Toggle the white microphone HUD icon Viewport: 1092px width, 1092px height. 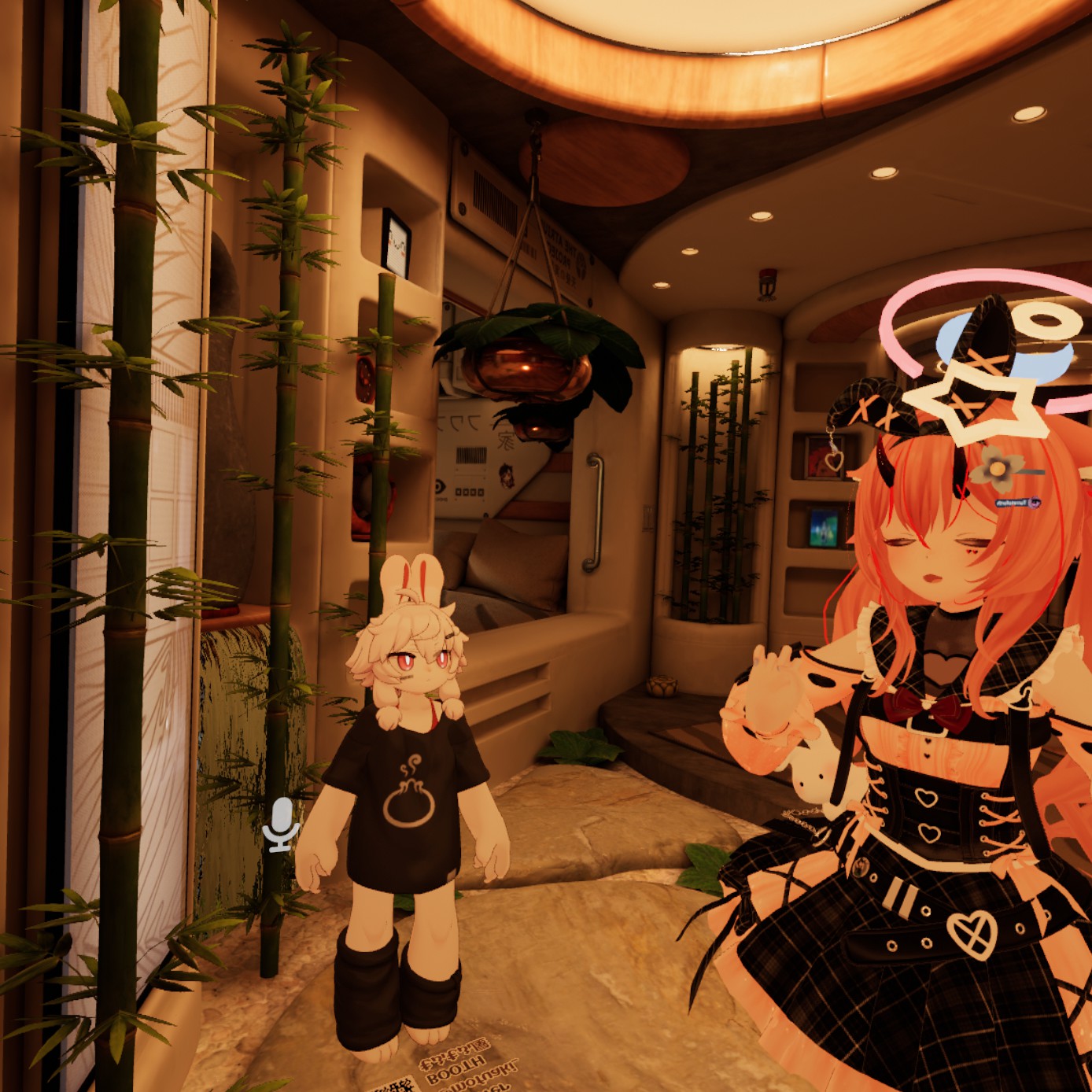coord(281,824)
